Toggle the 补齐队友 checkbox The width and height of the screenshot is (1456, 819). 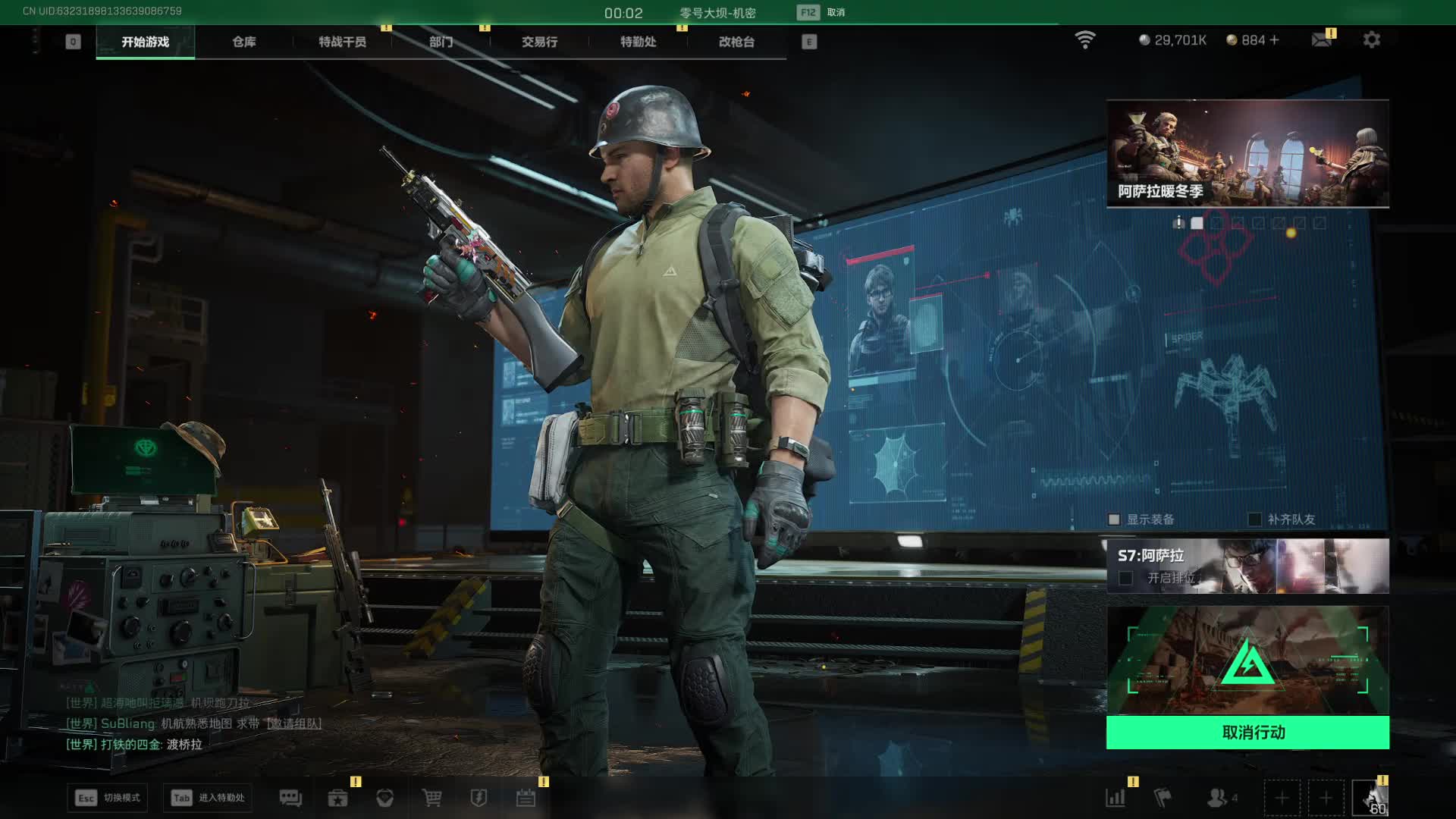coord(1255,519)
